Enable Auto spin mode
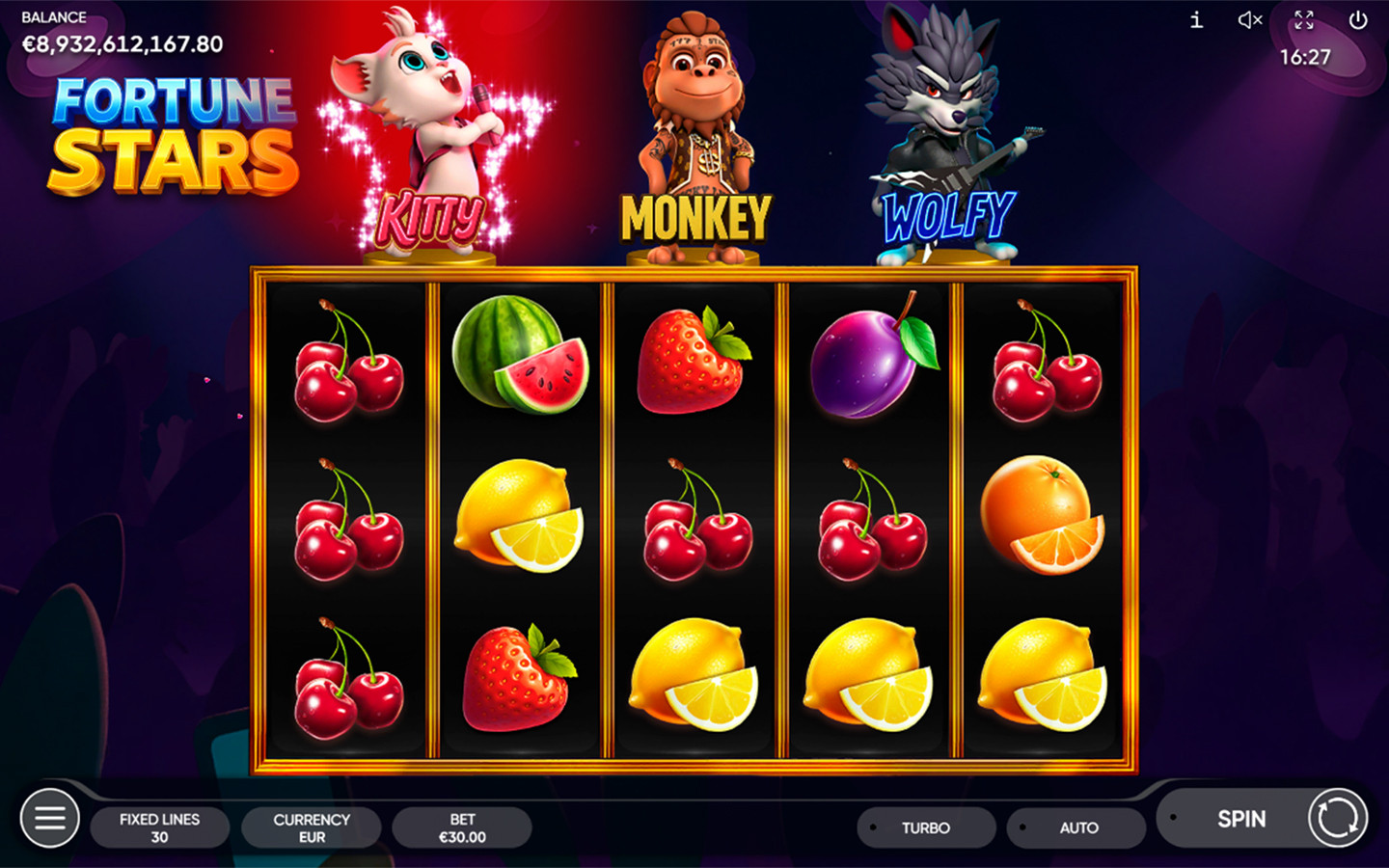 [x=1076, y=827]
